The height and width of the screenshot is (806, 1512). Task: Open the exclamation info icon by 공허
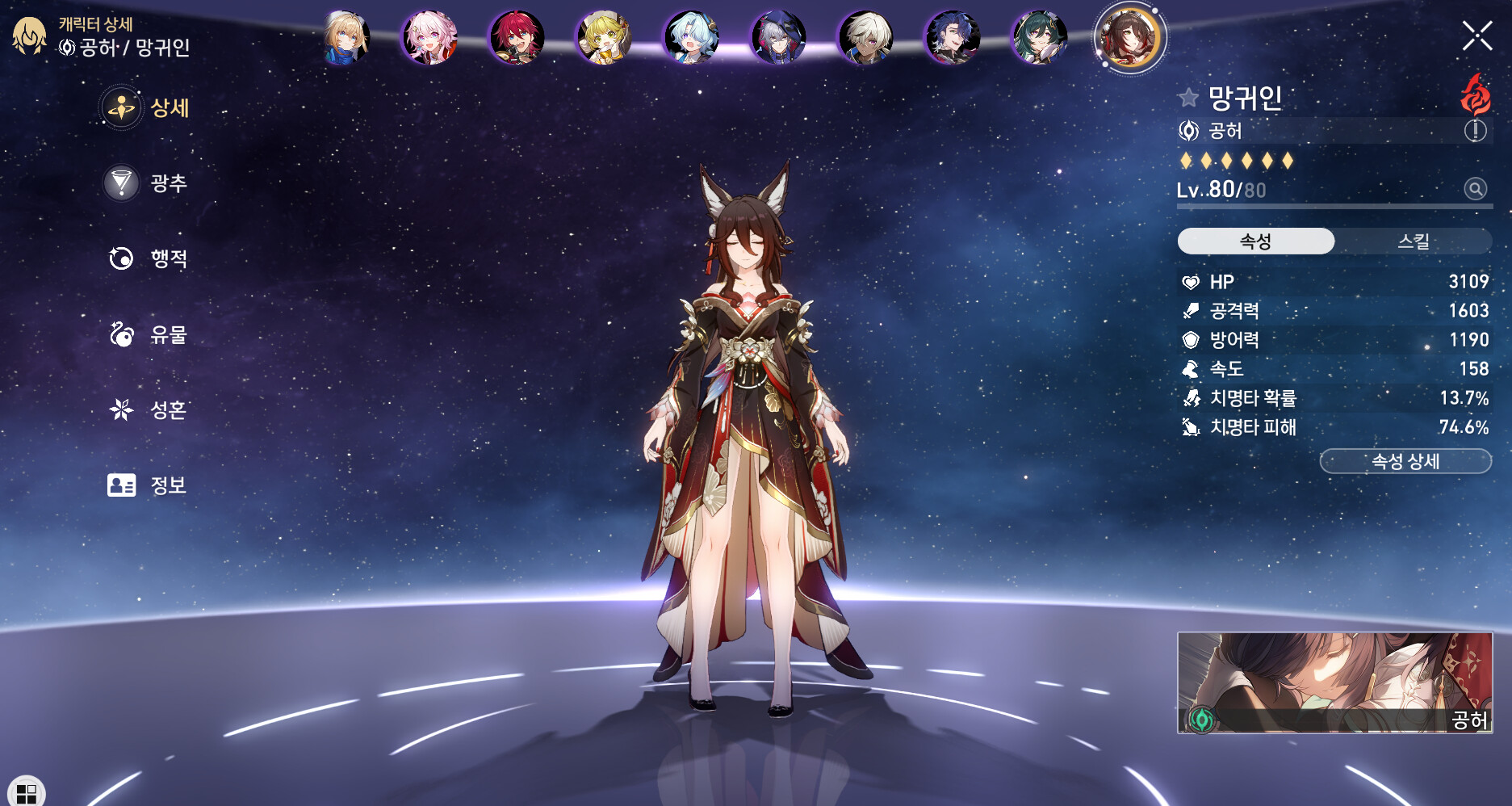pyautogui.click(x=1475, y=131)
